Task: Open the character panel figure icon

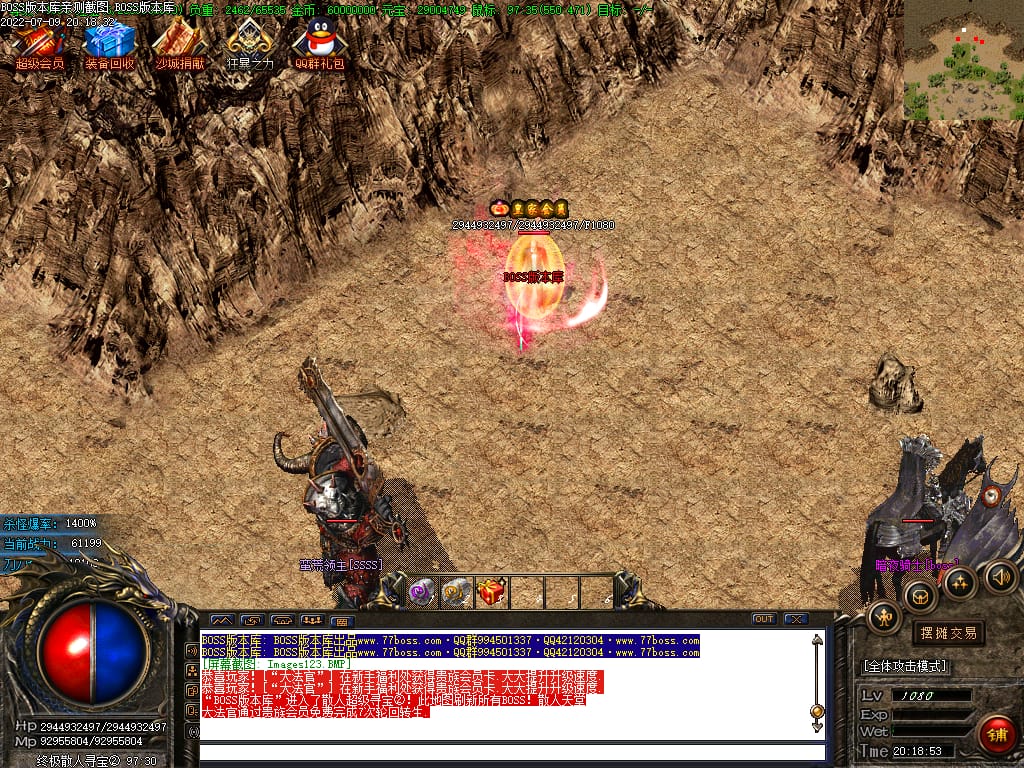Action: [x=884, y=618]
